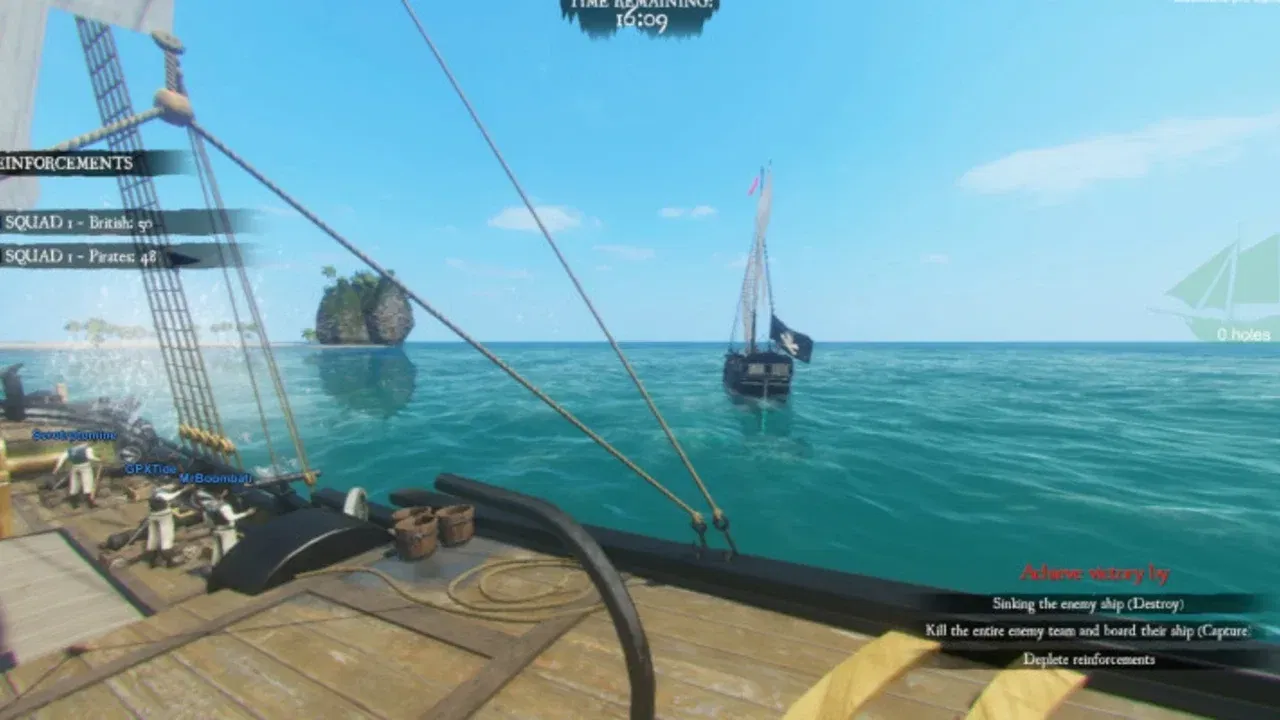1280x720 pixels.
Task: Click the Reinforcements panel header
Action: click(x=70, y=163)
